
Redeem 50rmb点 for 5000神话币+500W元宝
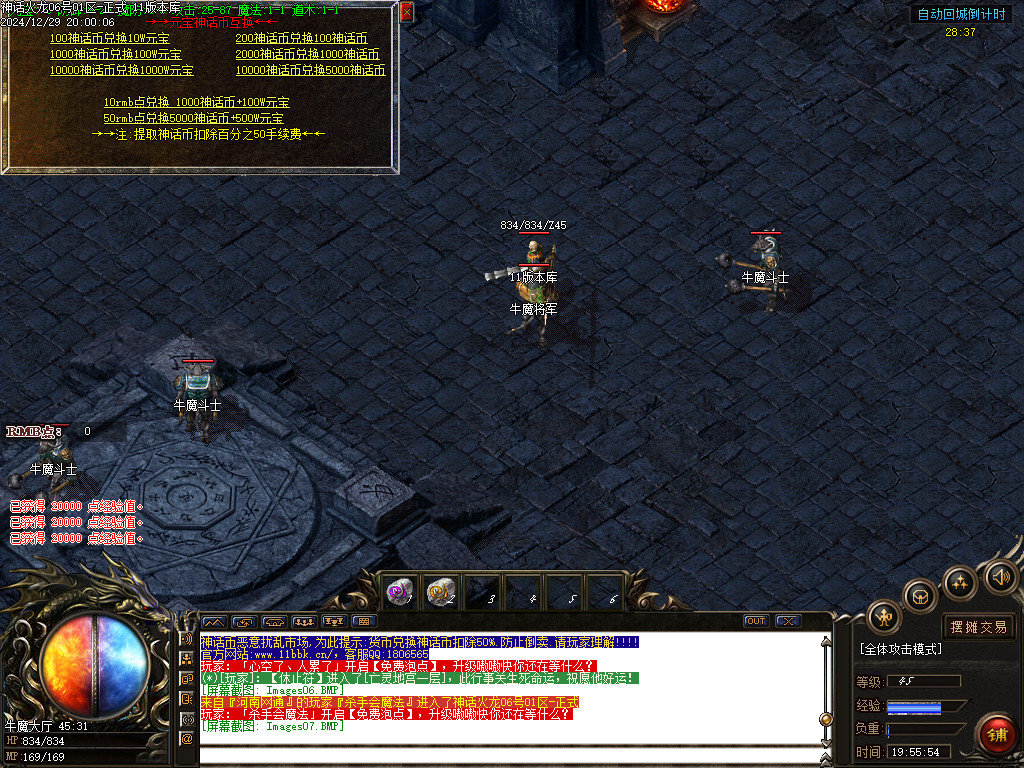point(193,118)
